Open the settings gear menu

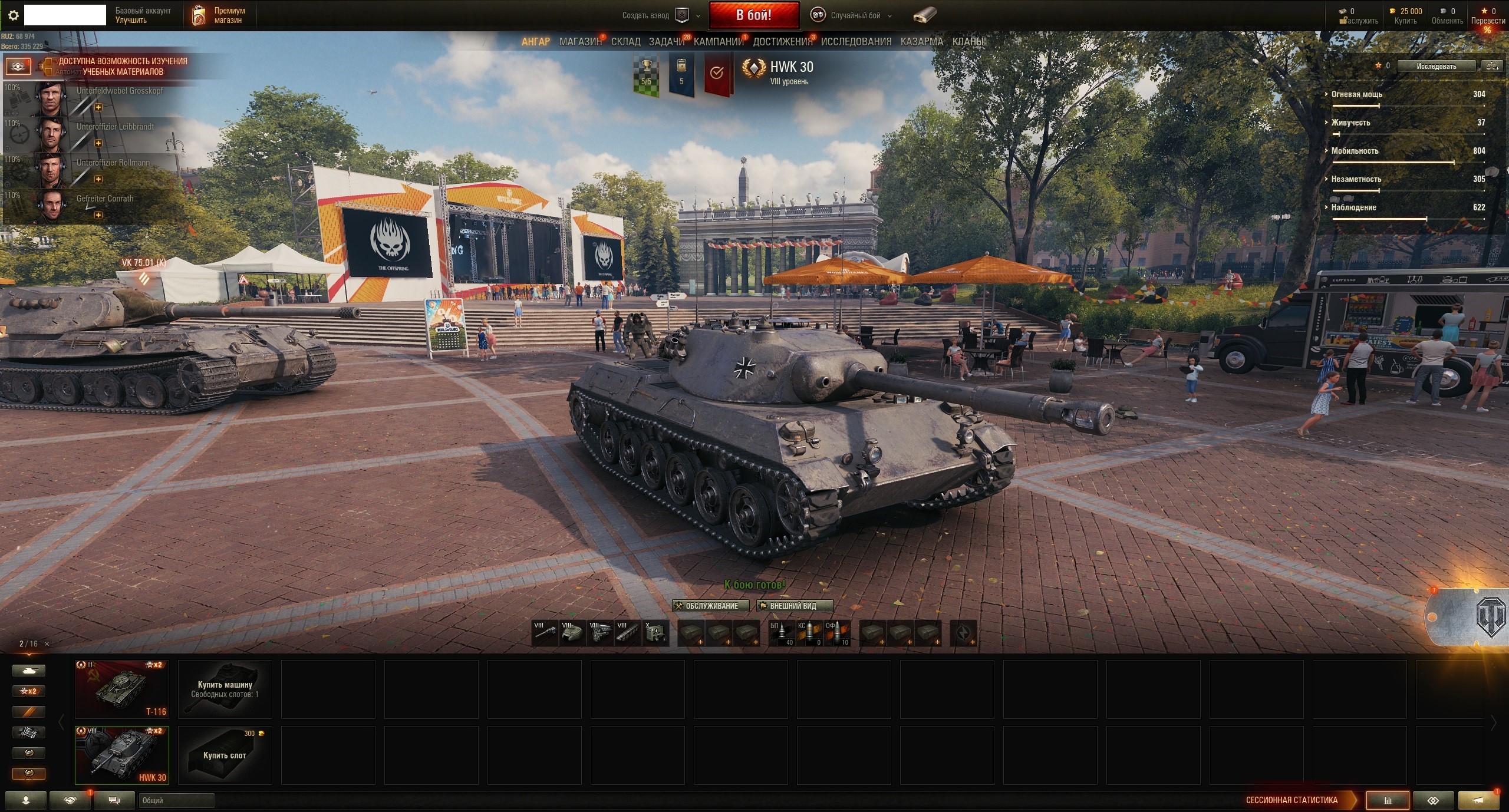click(13, 16)
